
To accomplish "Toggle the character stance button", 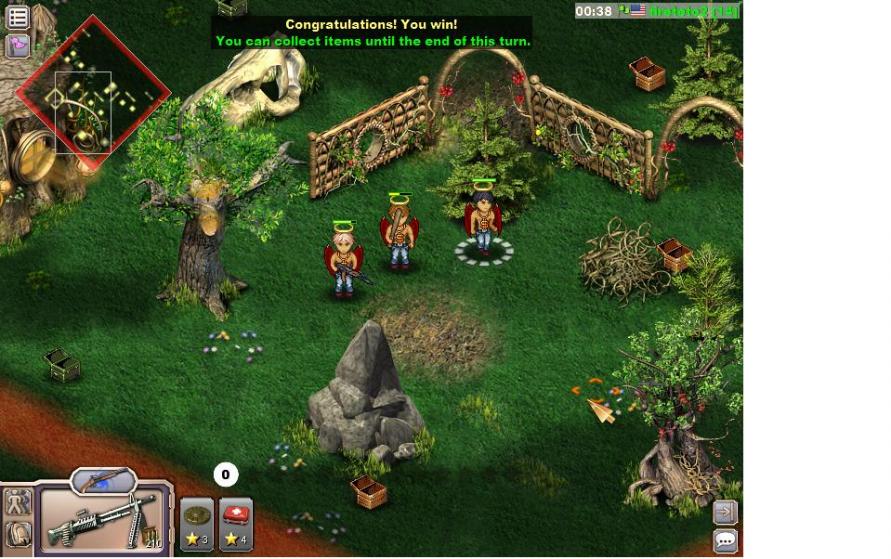I will [x=18, y=503].
